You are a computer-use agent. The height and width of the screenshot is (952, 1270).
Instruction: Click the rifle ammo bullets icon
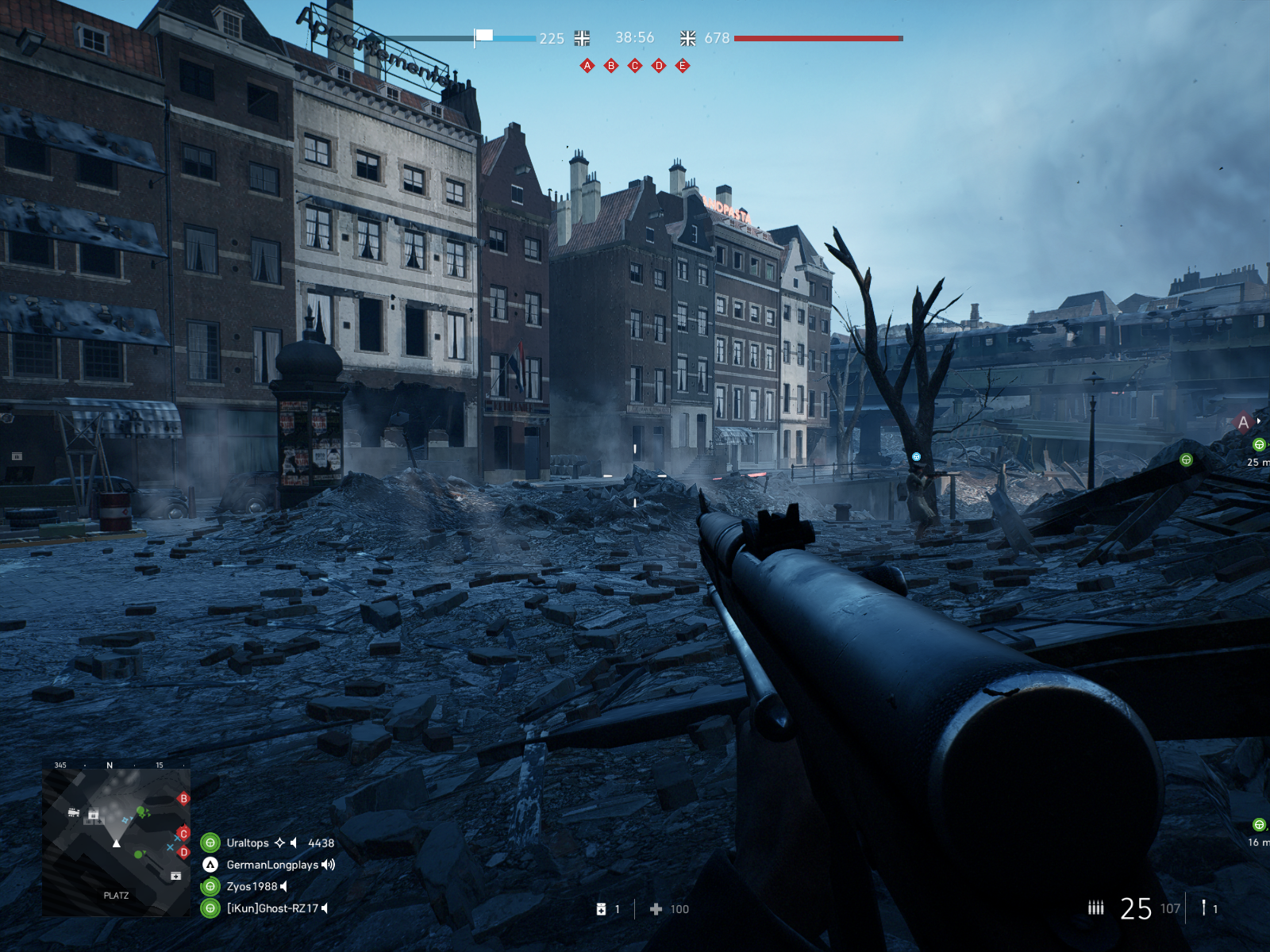click(x=1096, y=909)
